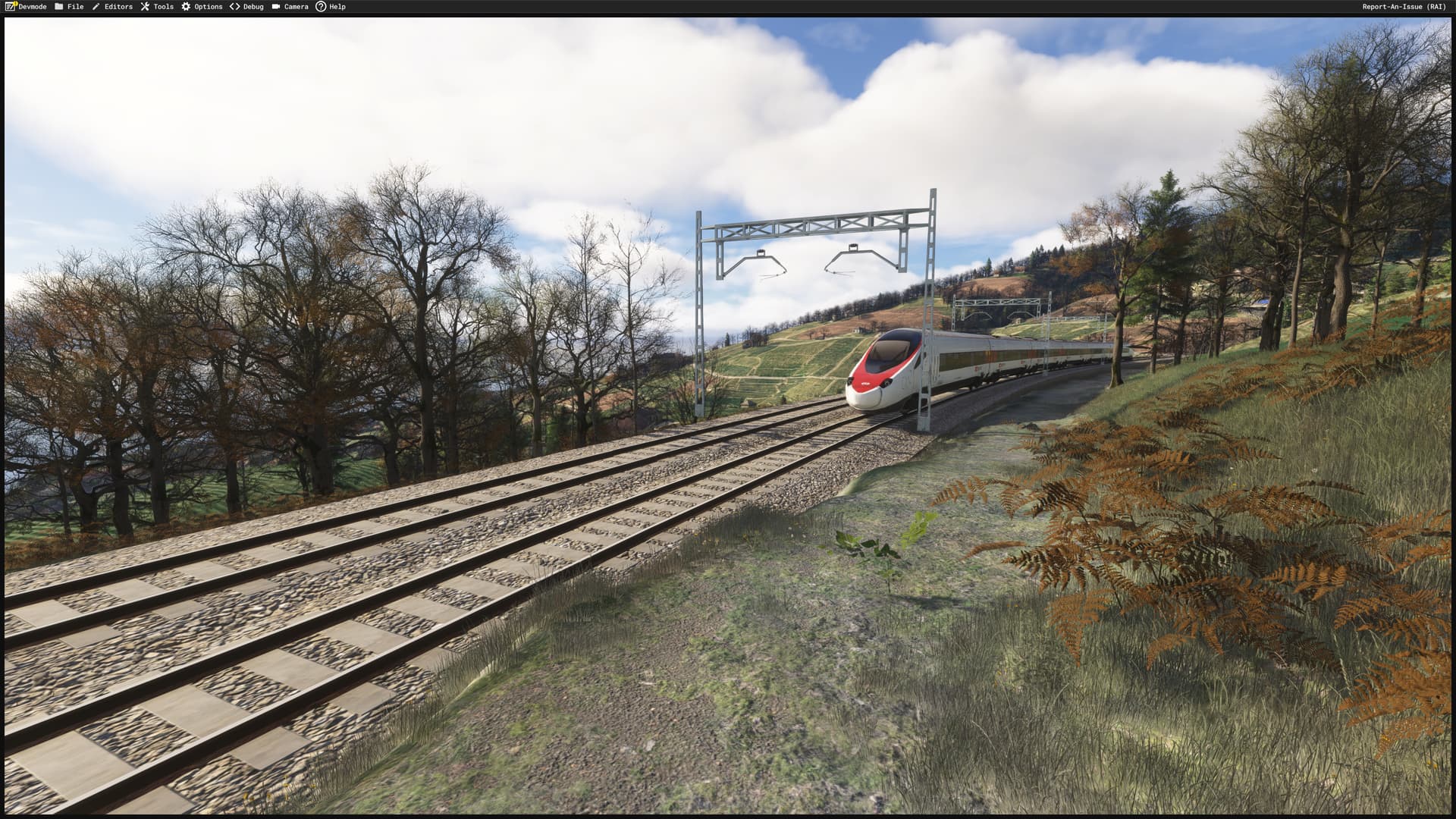Click the camera icon in the menu bar

click(x=275, y=7)
